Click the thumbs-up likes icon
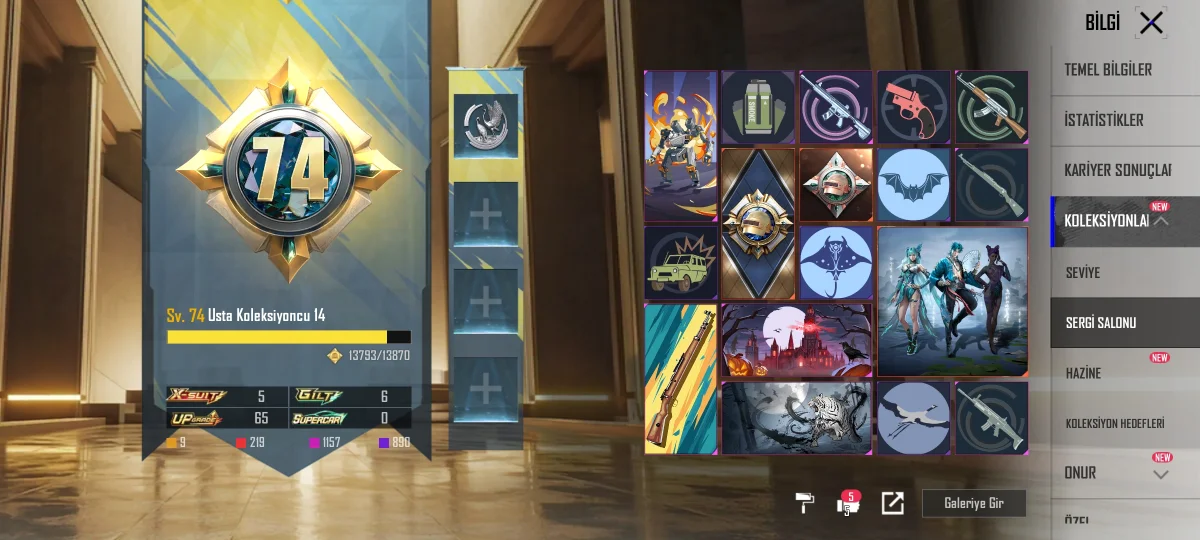The image size is (1200, 540). pyautogui.click(x=848, y=503)
